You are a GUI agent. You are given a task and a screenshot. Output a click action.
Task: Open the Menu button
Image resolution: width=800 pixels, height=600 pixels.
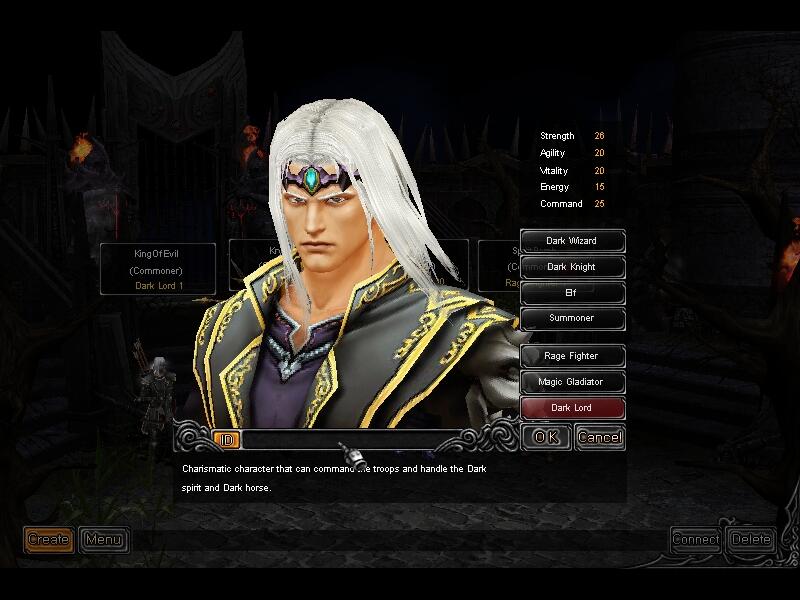point(103,540)
